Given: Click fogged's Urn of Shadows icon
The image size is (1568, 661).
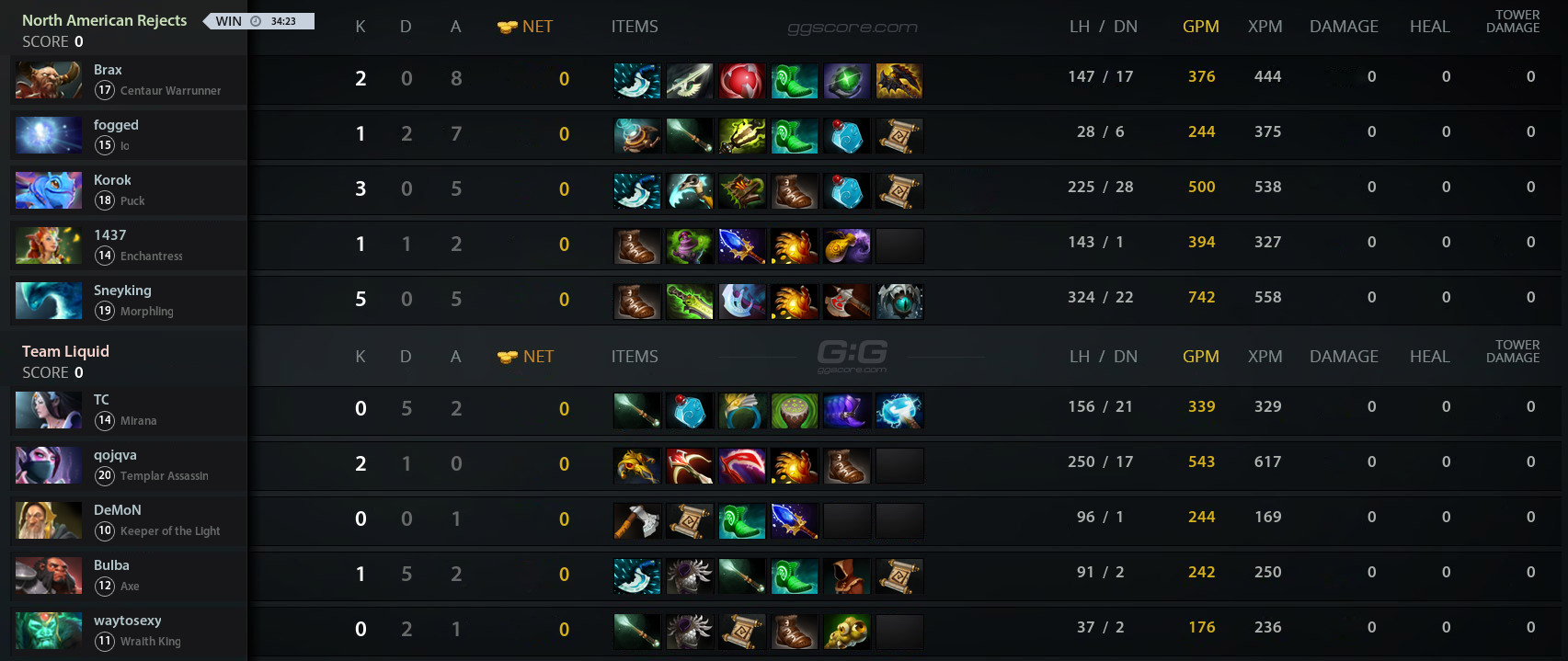Looking at the screenshot, I should tap(636, 136).
